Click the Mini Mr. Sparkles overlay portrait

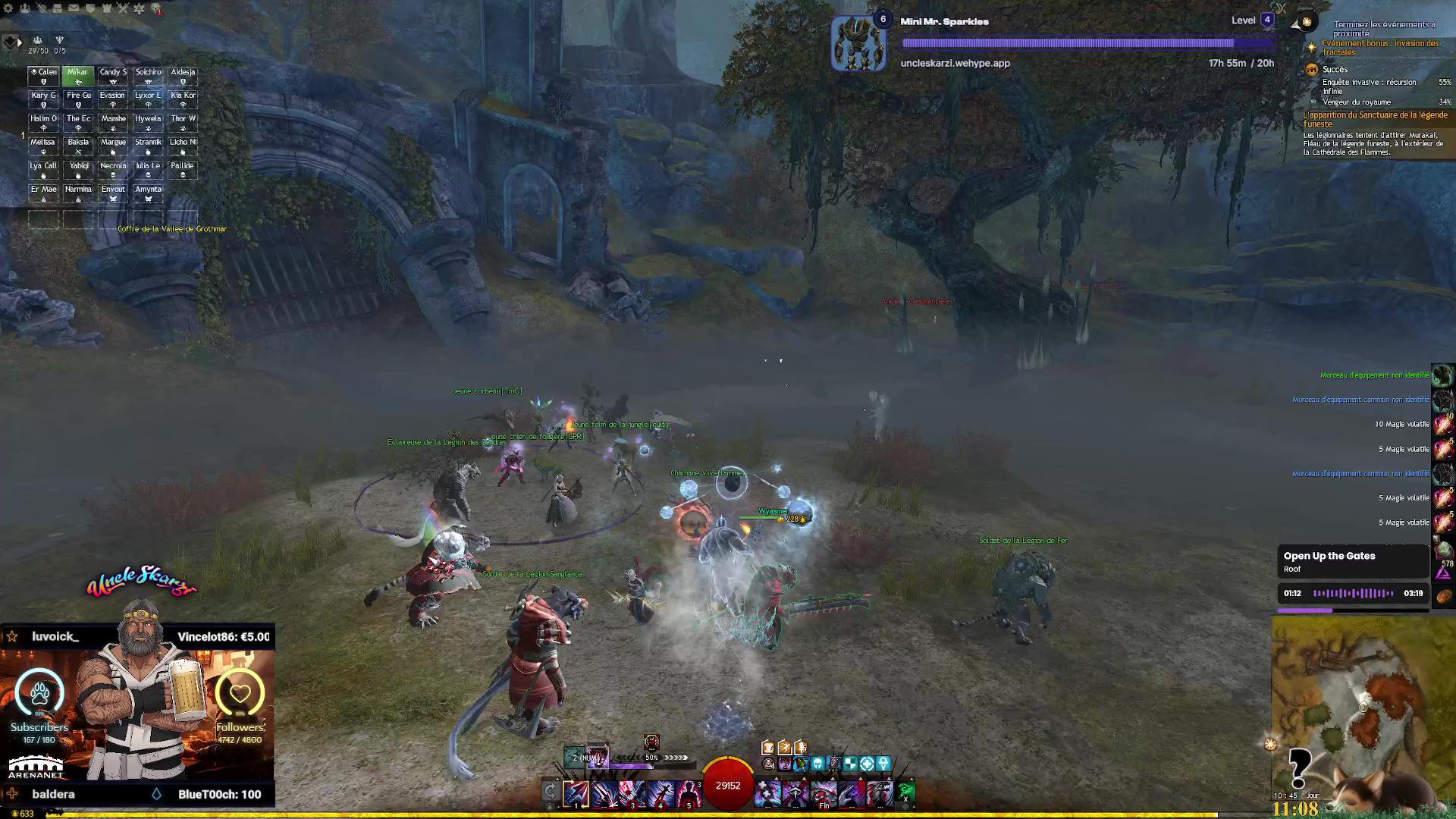[x=858, y=44]
